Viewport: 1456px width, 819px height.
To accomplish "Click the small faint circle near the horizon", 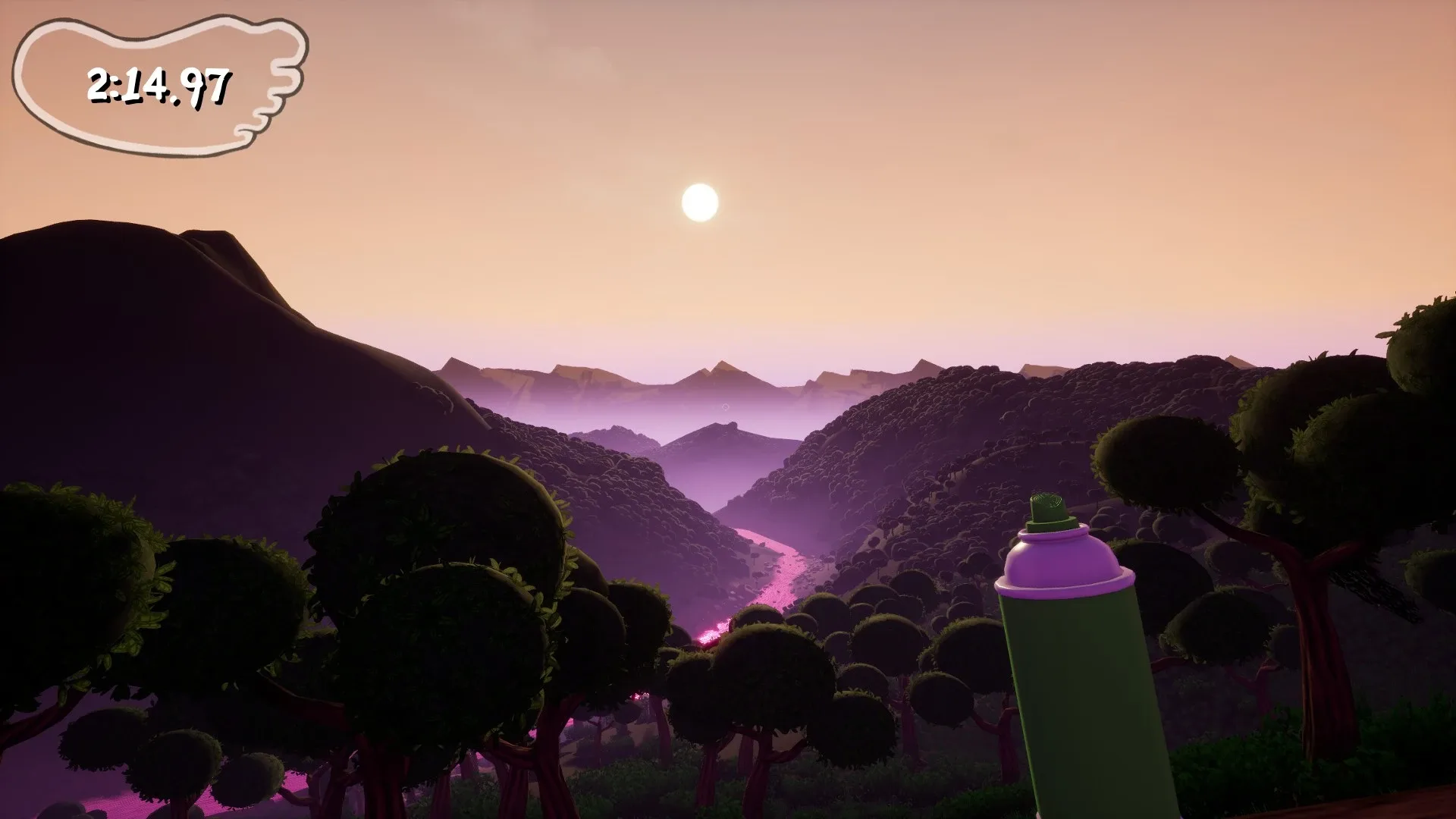I will coord(726,405).
